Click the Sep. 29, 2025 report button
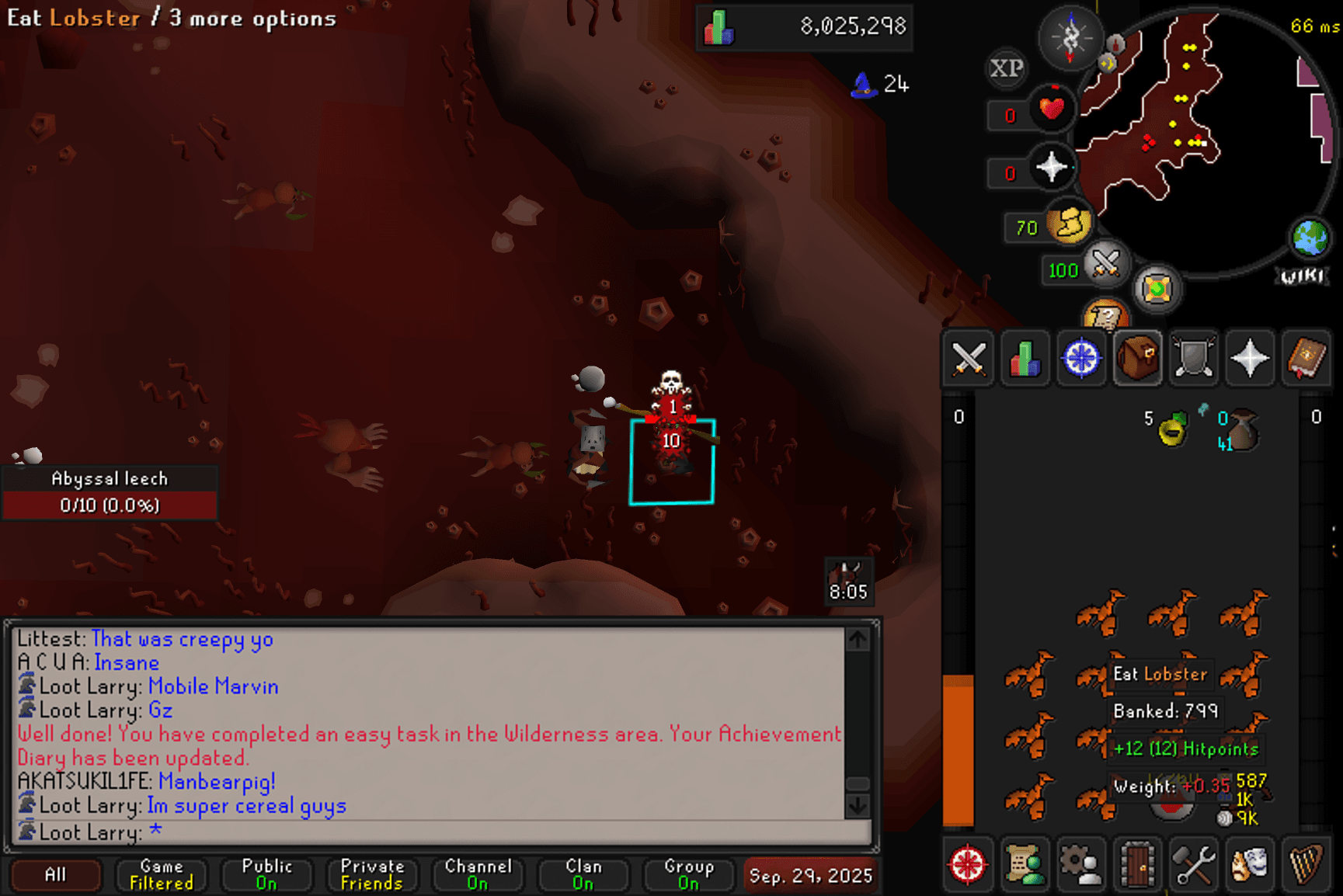This screenshot has height=896, width=1343. (810, 875)
